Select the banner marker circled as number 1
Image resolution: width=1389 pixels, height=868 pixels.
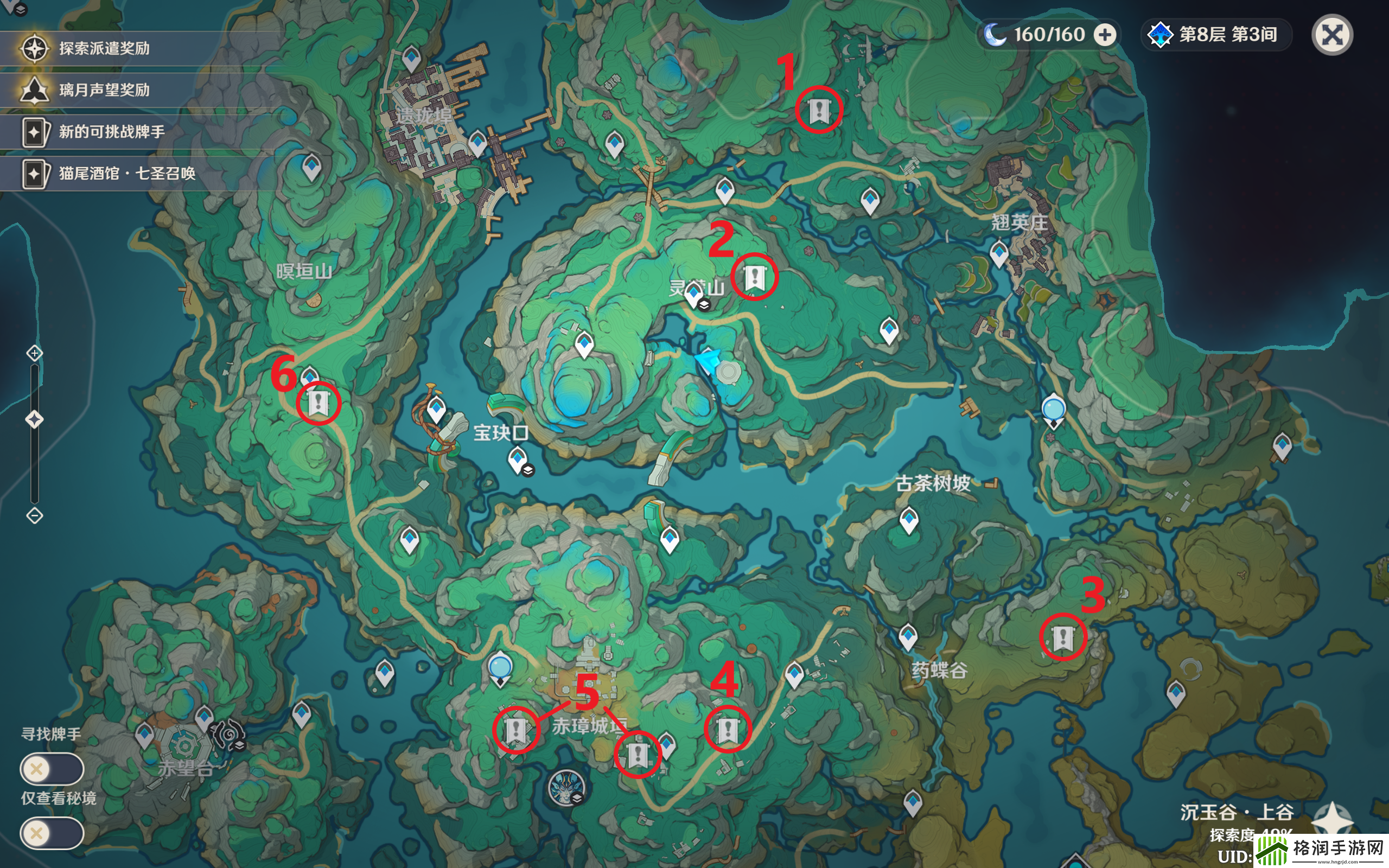coord(818,110)
